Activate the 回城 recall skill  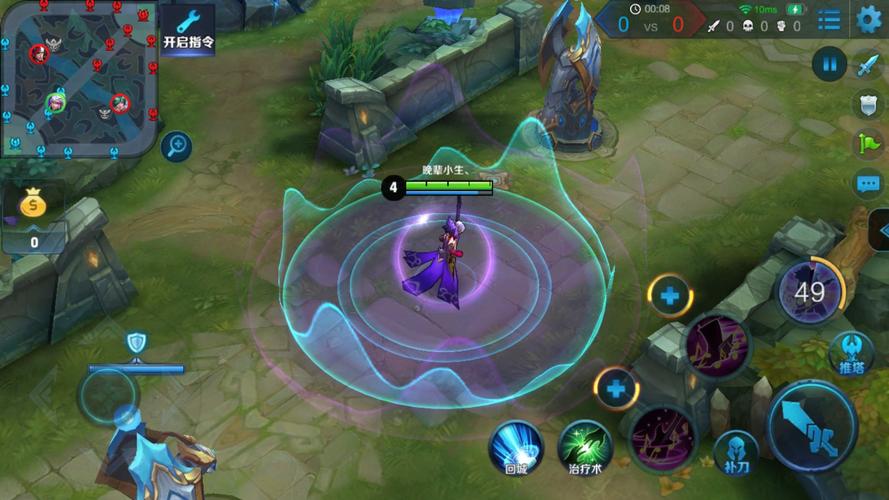pos(516,446)
